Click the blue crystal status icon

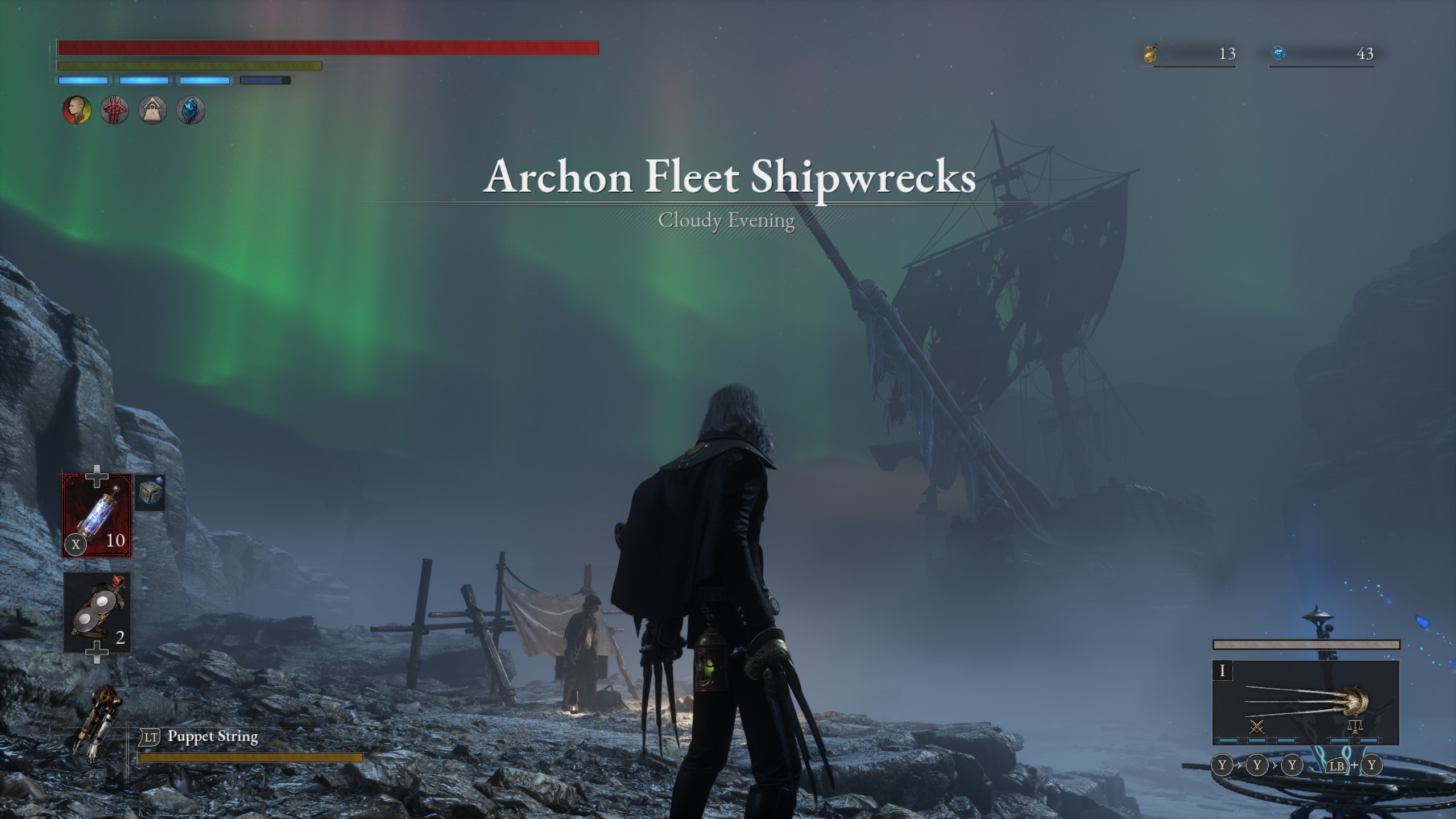point(191,110)
